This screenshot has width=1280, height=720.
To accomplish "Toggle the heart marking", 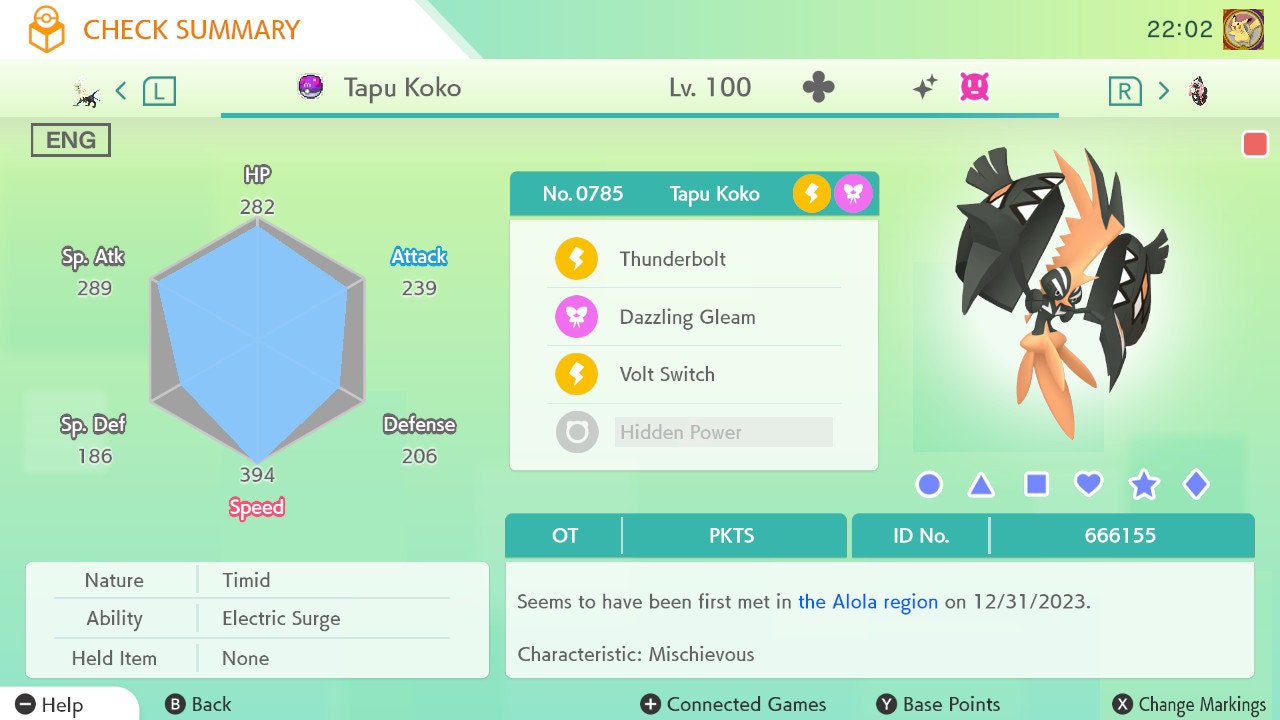I will pyautogui.click(x=1088, y=485).
